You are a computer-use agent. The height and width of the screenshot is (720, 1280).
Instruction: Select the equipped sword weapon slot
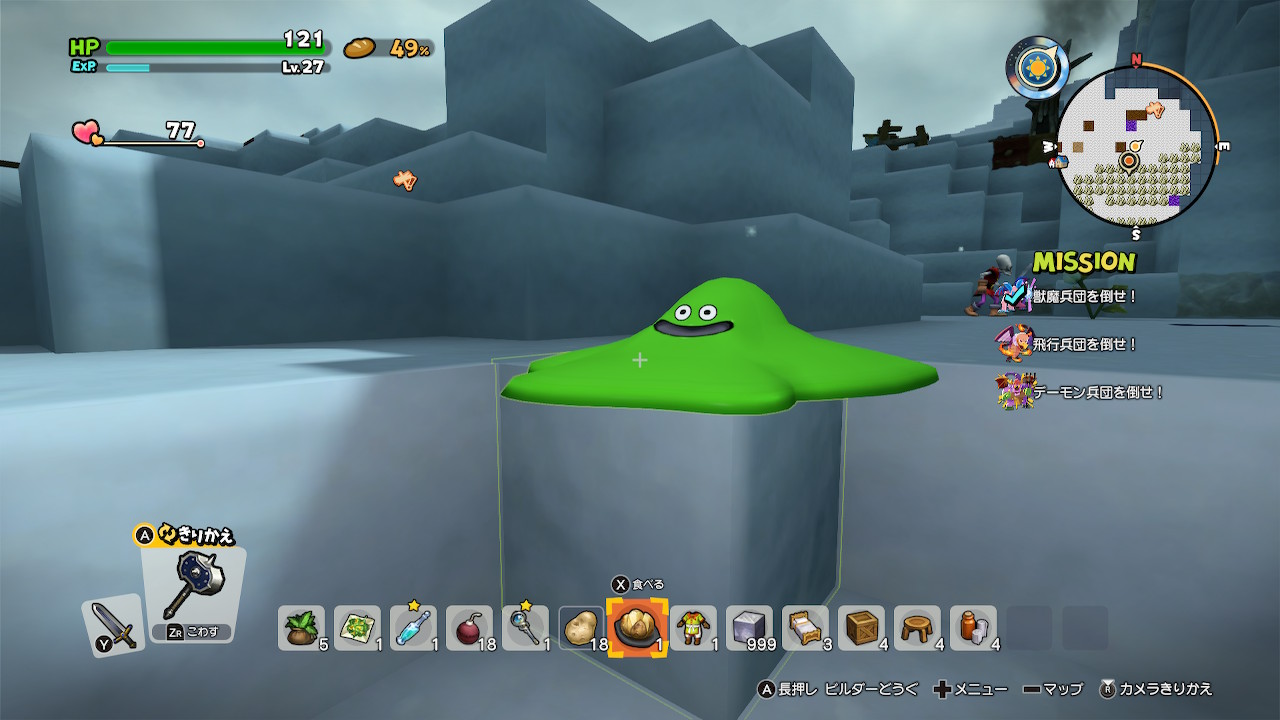click(x=112, y=625)
